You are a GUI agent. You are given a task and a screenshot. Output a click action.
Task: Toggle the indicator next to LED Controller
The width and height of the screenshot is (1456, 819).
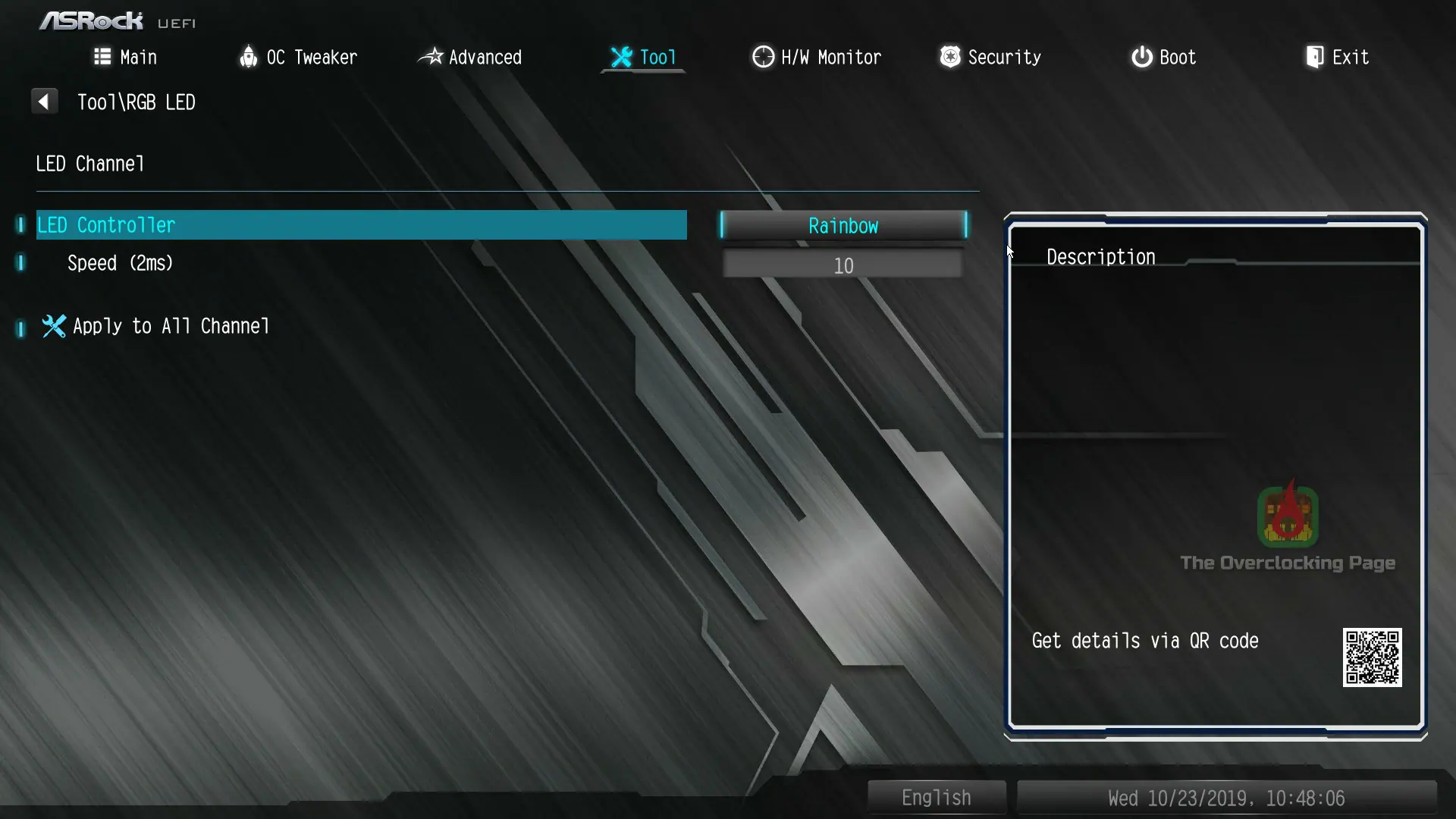tap(20, 224)
